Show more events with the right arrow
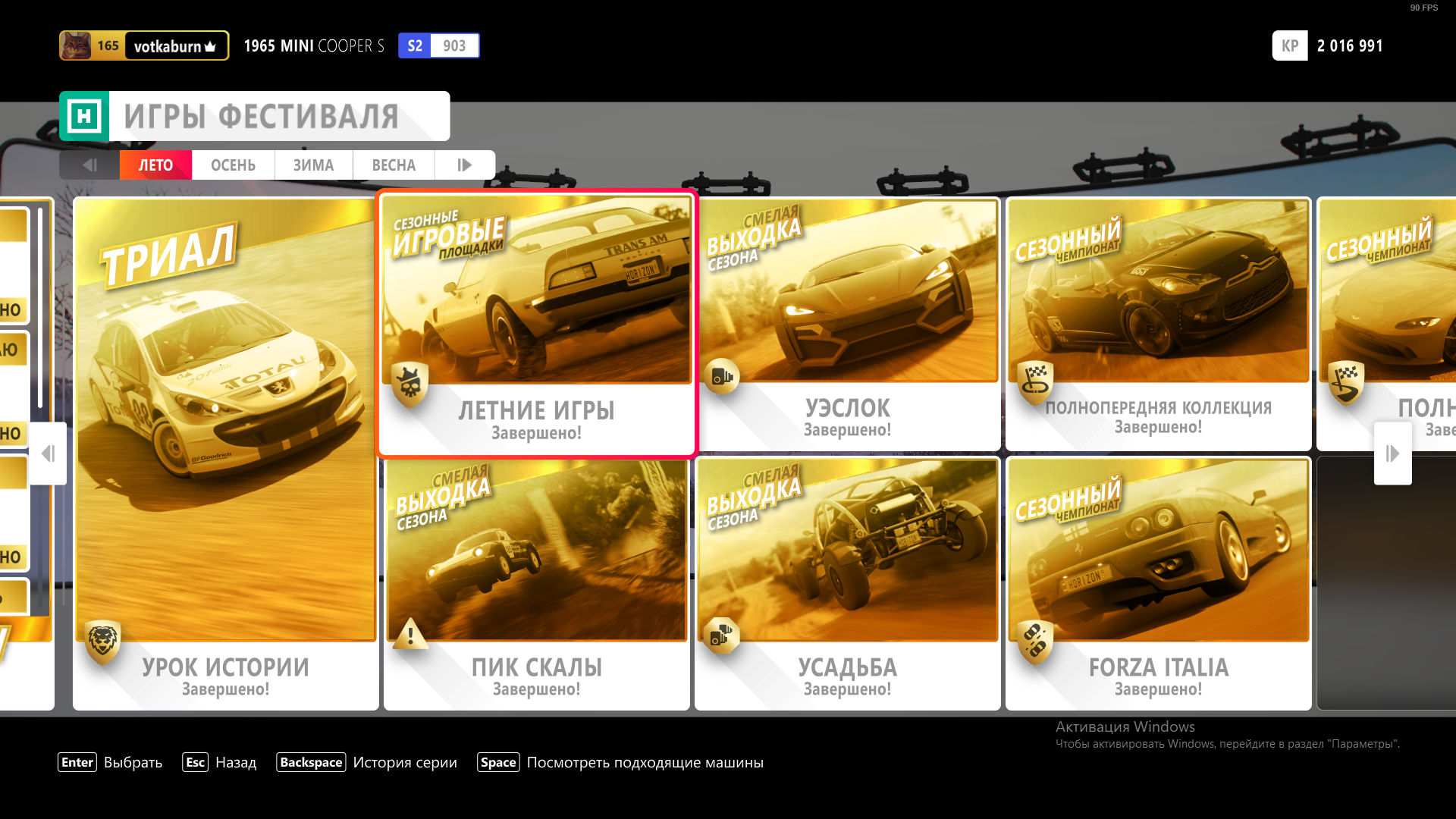The width and height of the screenshot is (1456, 819). click(1392, 453)
